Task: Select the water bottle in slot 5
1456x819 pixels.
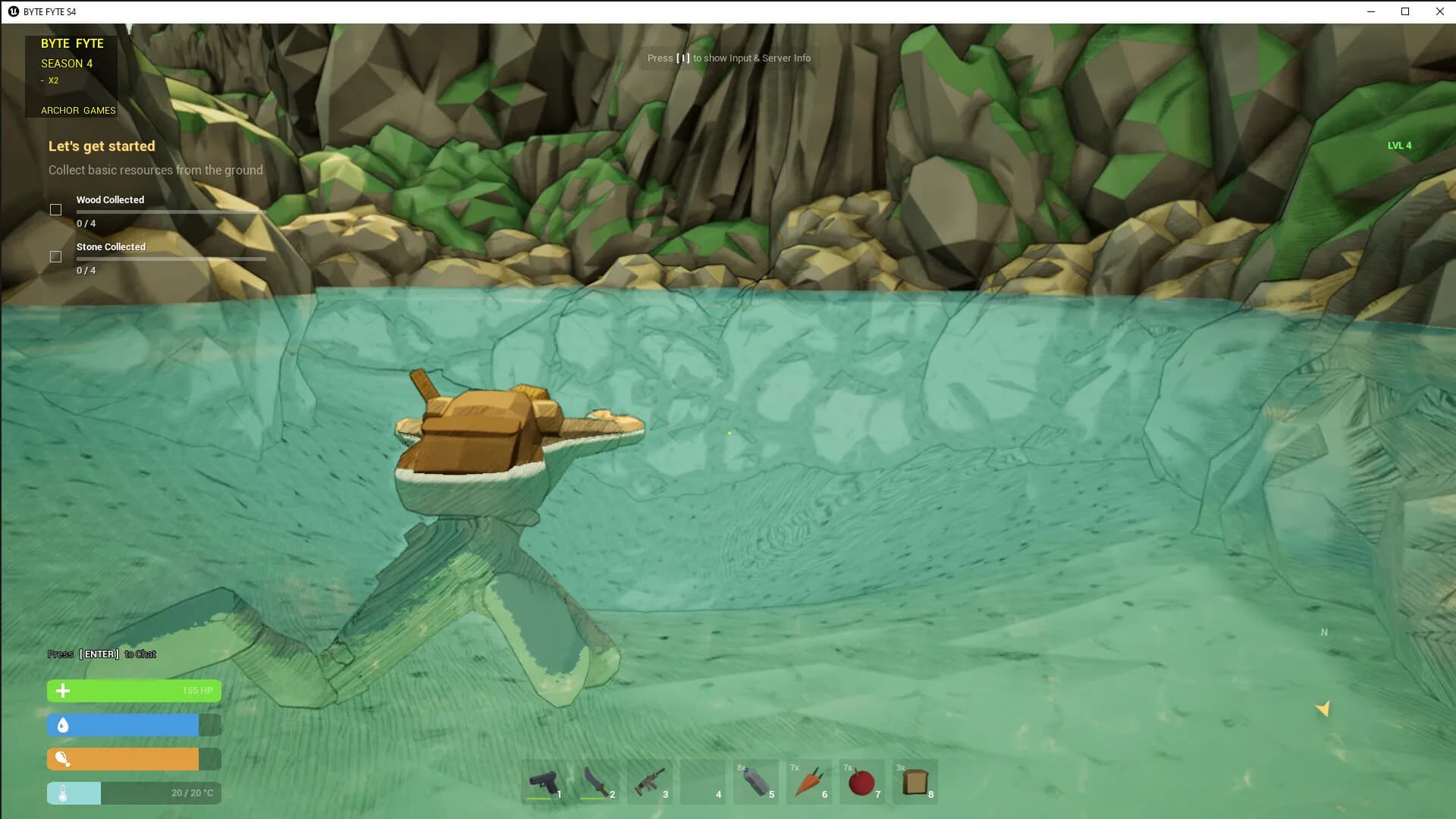Action: click(757, 782)
